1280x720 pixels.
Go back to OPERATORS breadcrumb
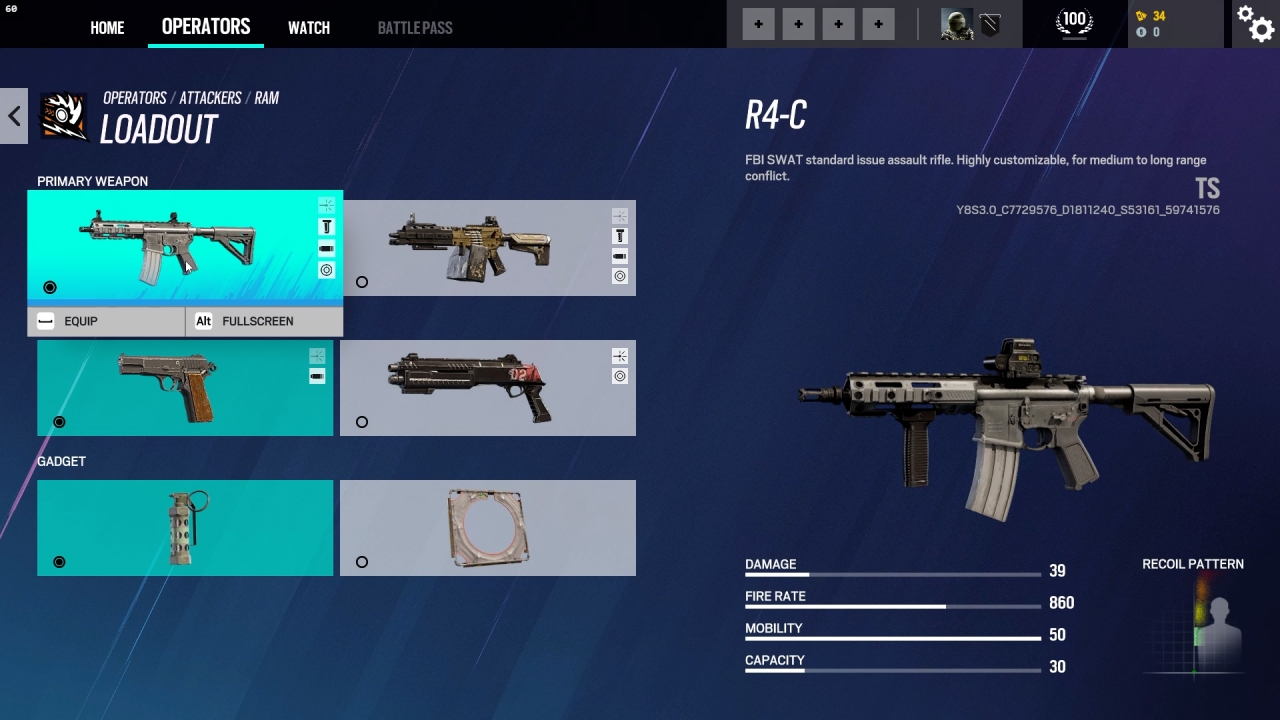tap(135, 98)
